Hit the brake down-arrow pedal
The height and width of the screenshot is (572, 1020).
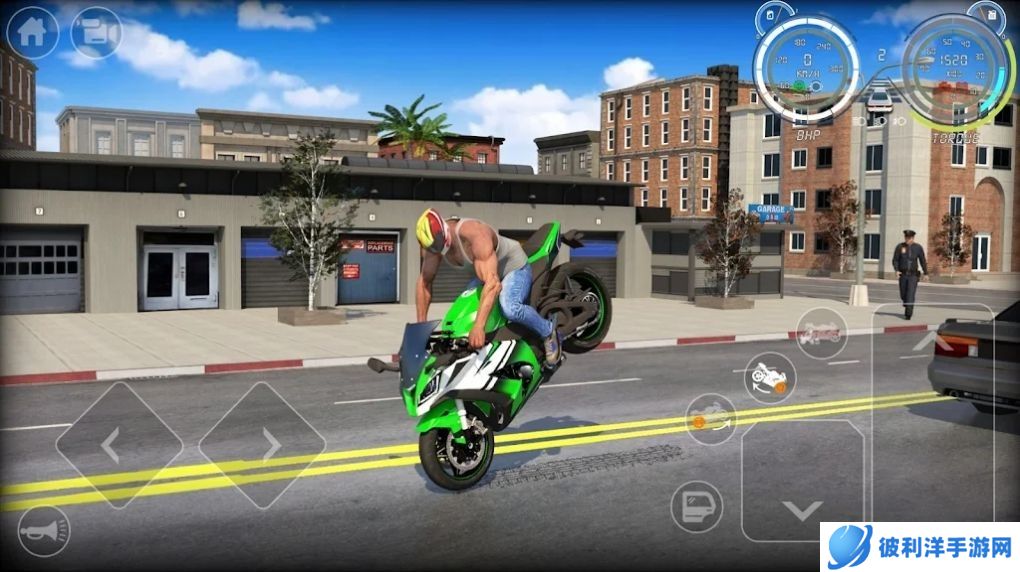[x=802, y=480]
